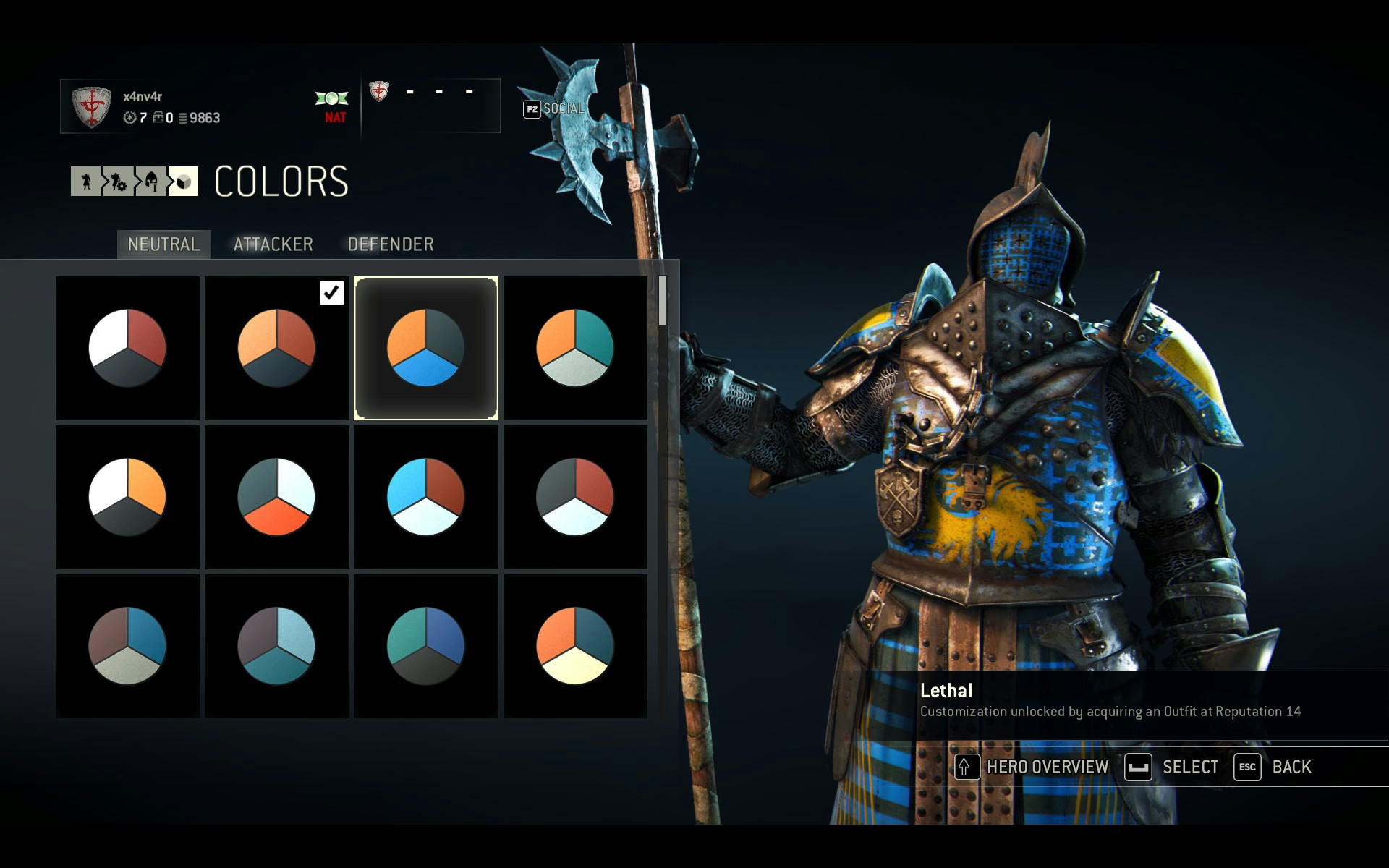1389x868 pixels.
Task: Pick the white, orange and black swatch
Action: (127, 497)
